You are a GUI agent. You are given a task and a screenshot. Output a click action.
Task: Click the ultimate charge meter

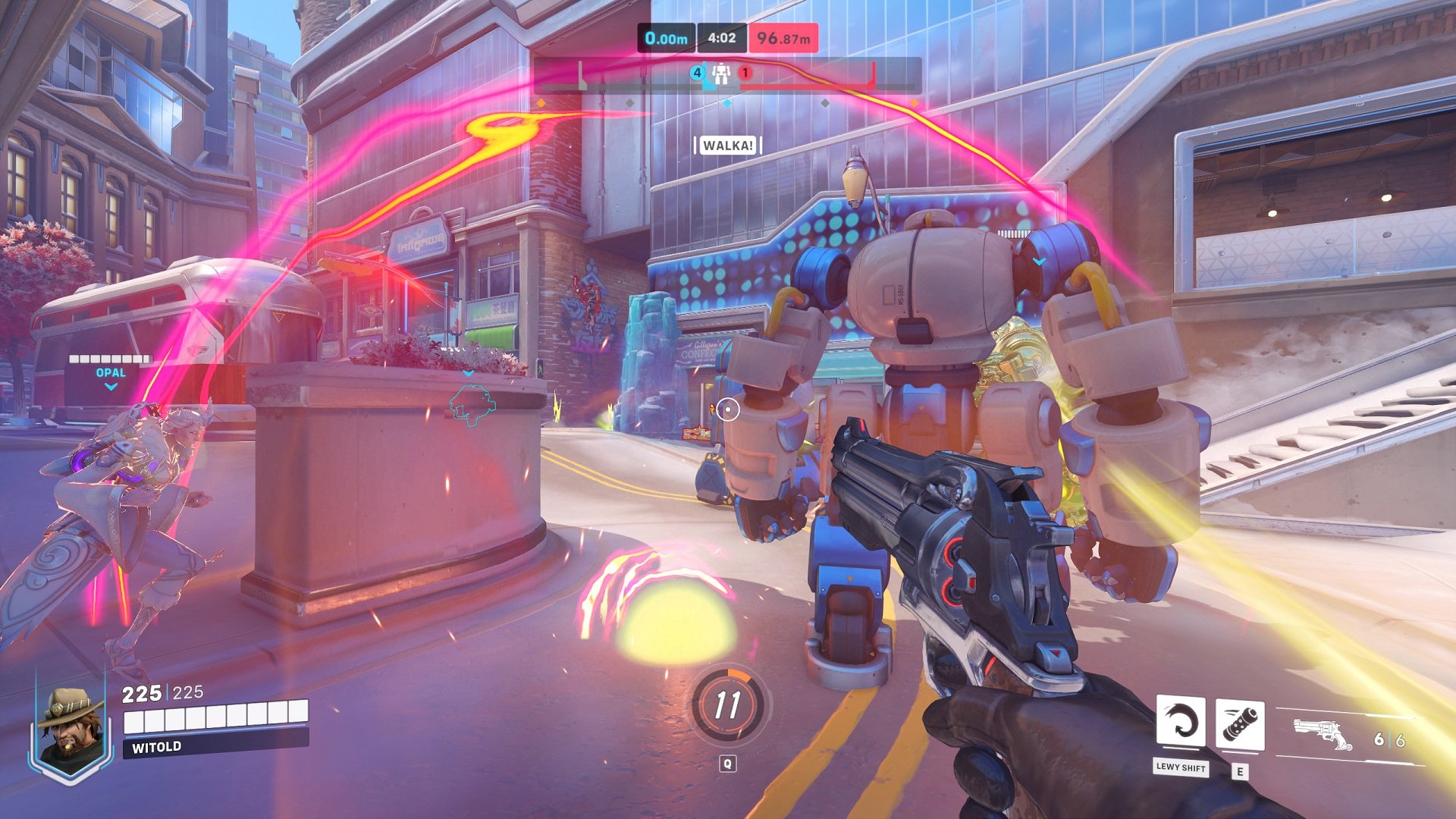click(x=728, y=704)
